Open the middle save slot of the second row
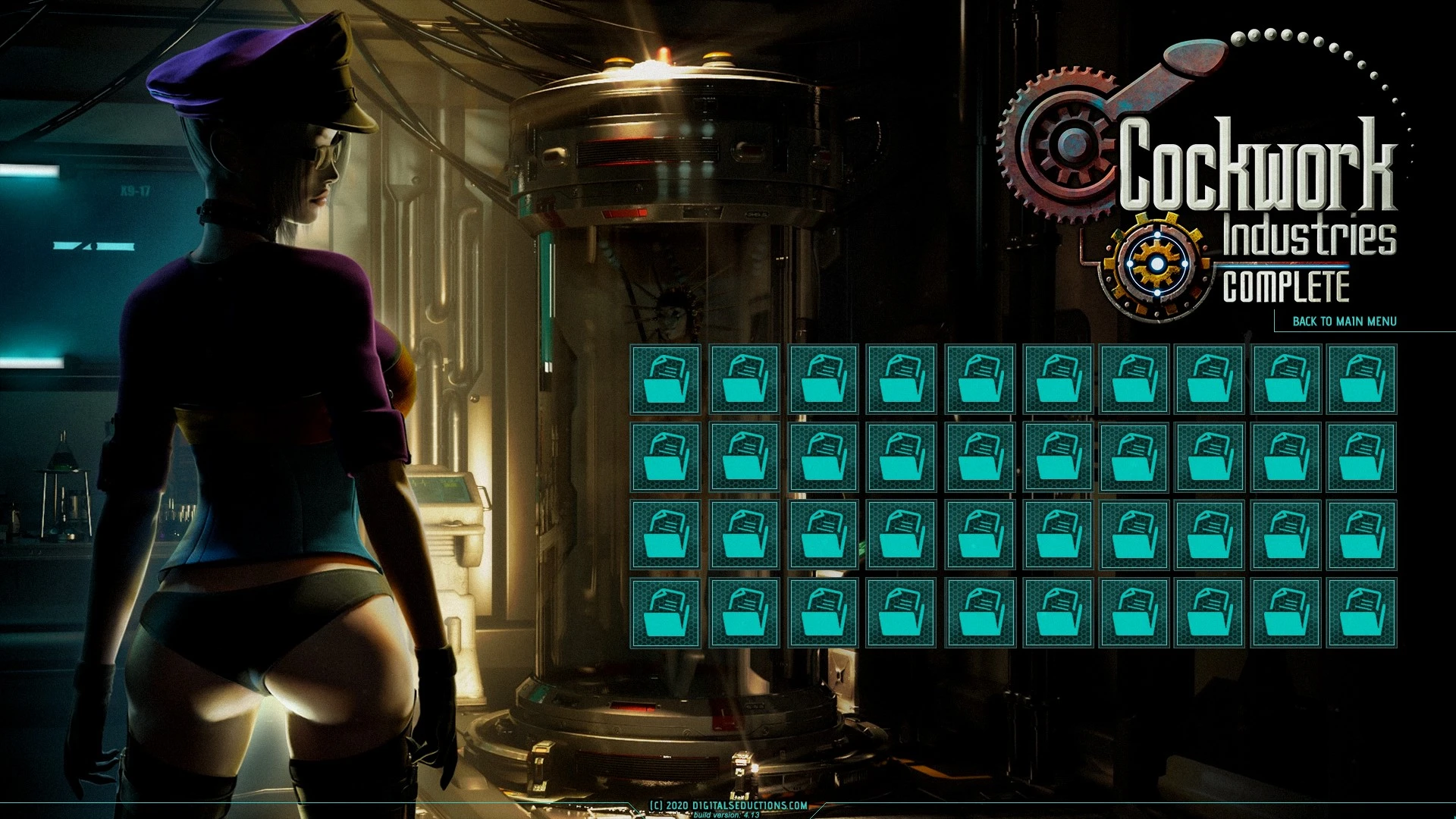The height and width of the screenshot is (819, 1456). tap(978, 457)
